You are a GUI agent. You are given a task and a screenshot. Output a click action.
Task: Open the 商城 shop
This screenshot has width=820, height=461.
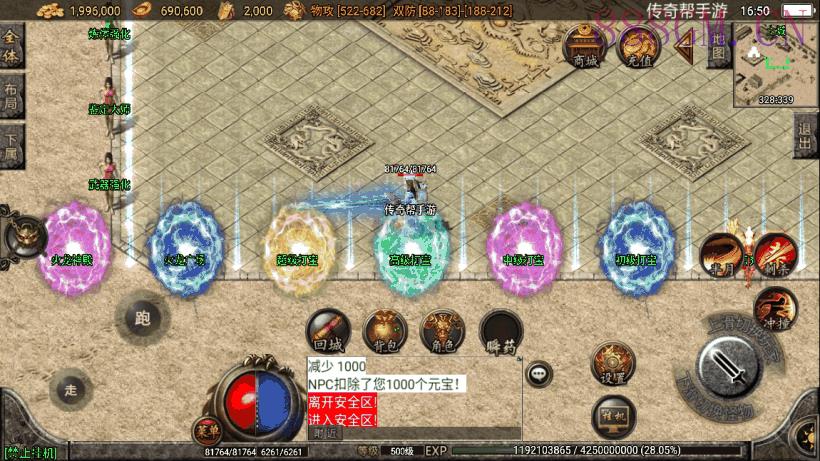coord(584,45)
